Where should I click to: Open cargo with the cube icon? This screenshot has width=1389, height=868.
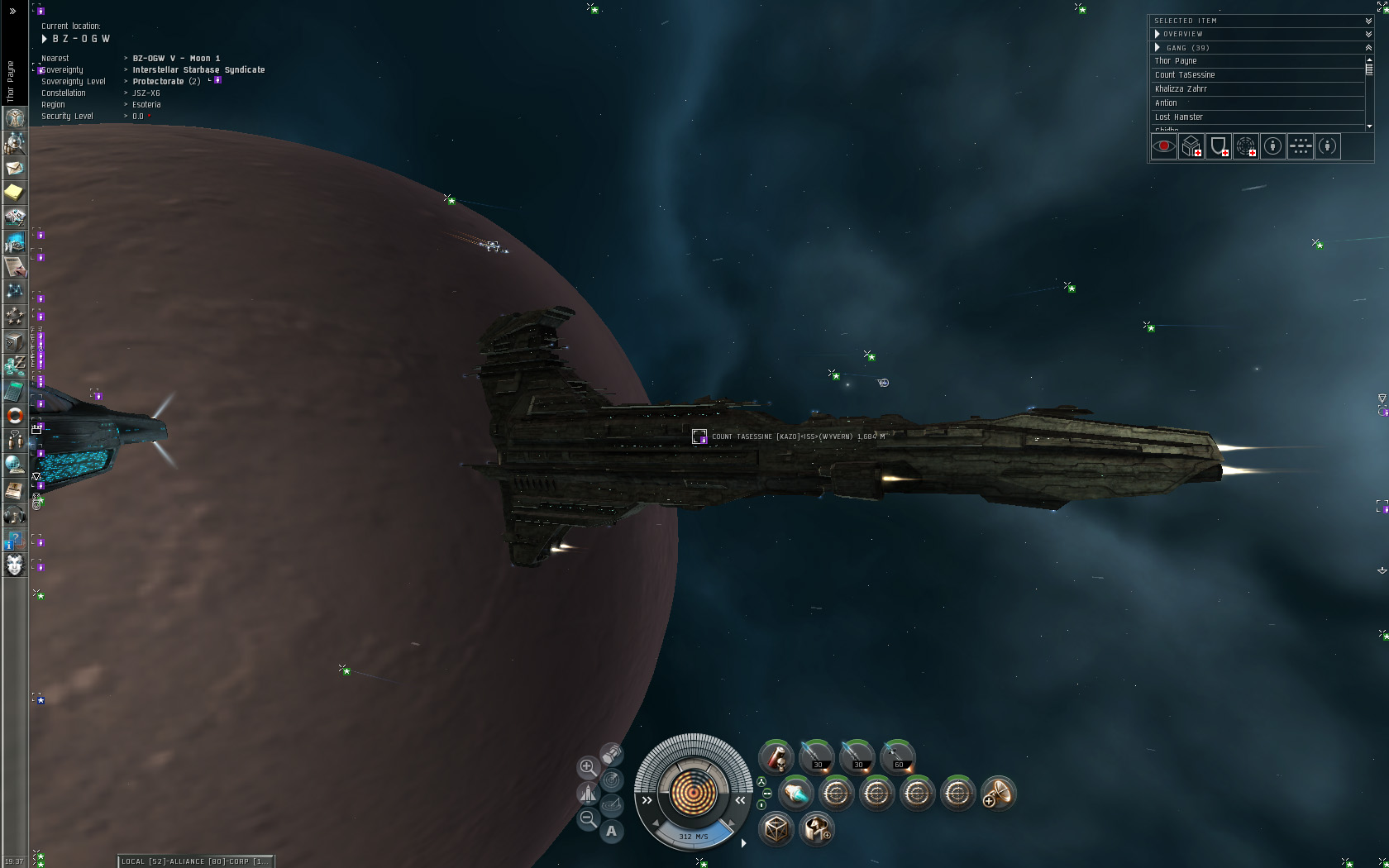pyautogui.click(x=776, y=828)
